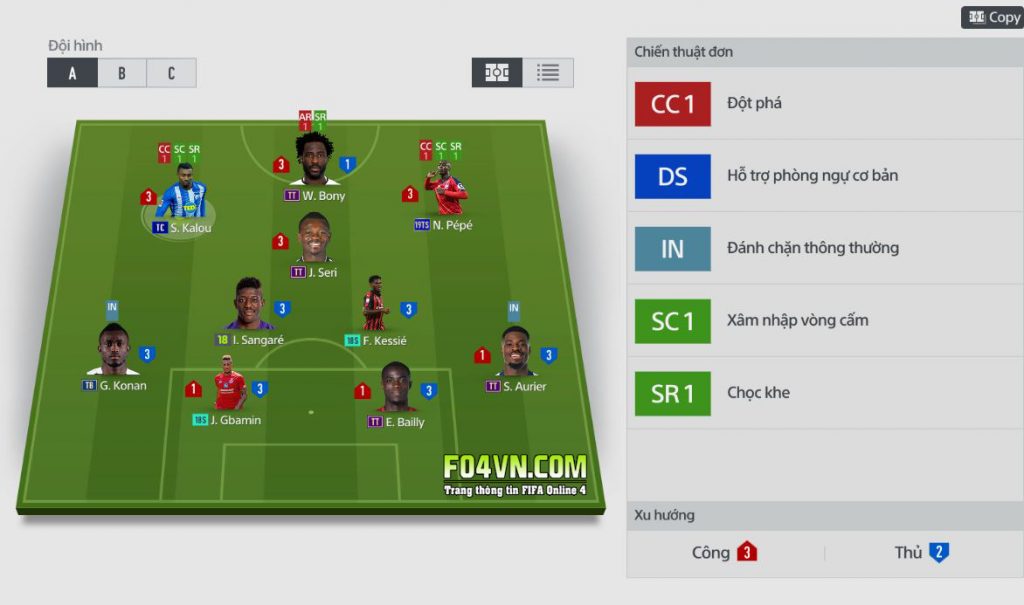Pick midfielder J. Seri
This screenshot has height=605, width=1024.
tap(313, 240)
